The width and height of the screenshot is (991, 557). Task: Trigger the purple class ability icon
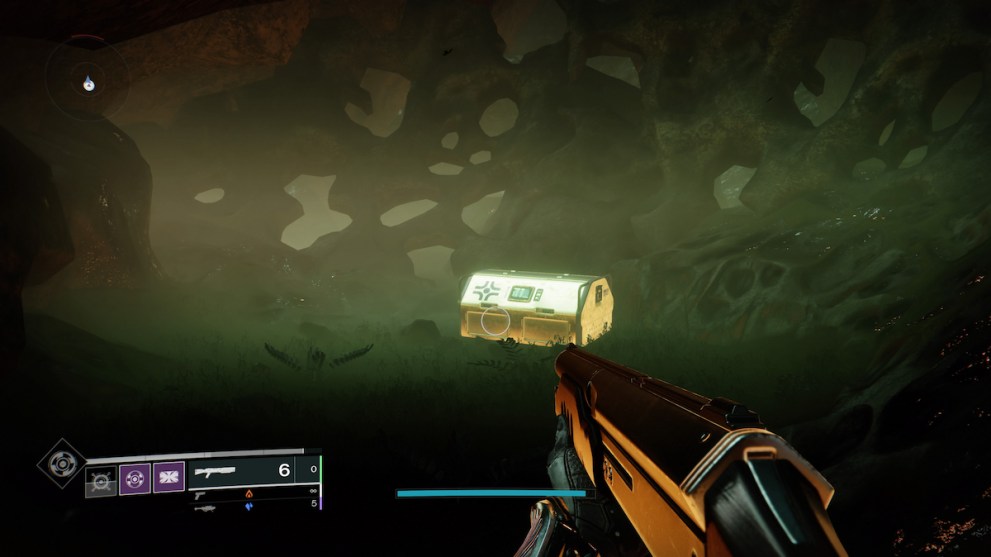point(167,479)
